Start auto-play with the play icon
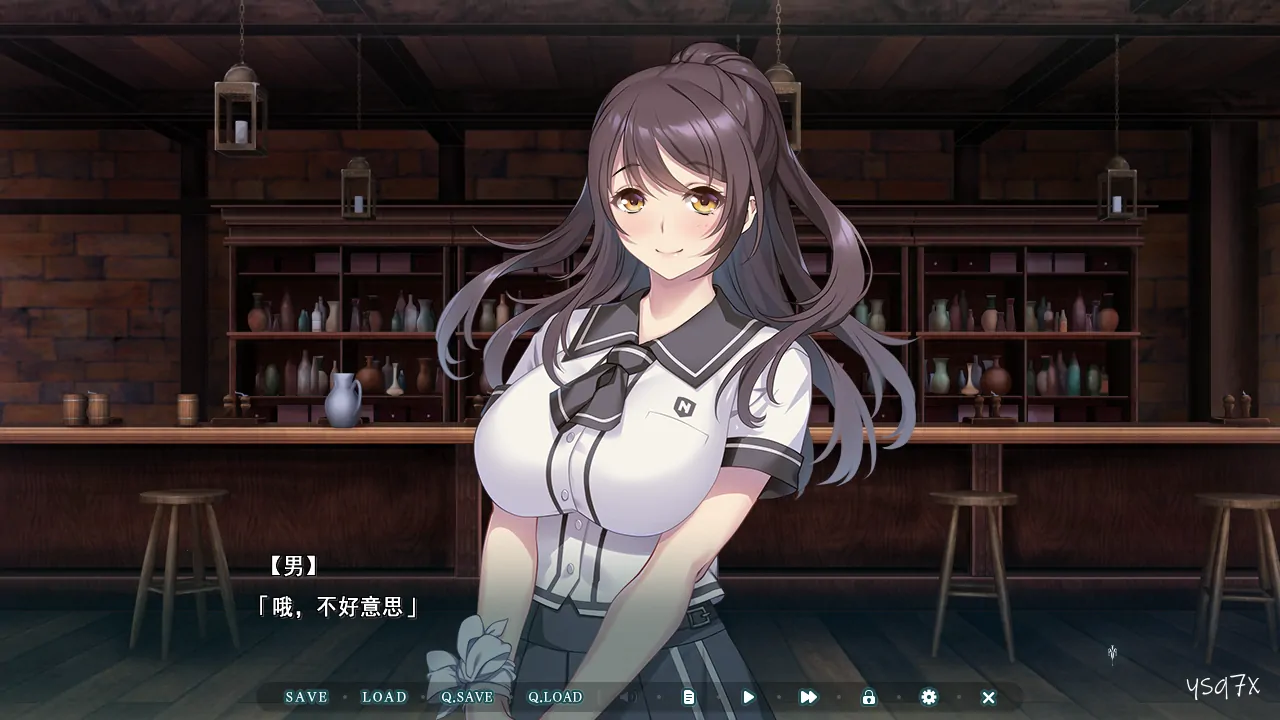 coord(748,697)
